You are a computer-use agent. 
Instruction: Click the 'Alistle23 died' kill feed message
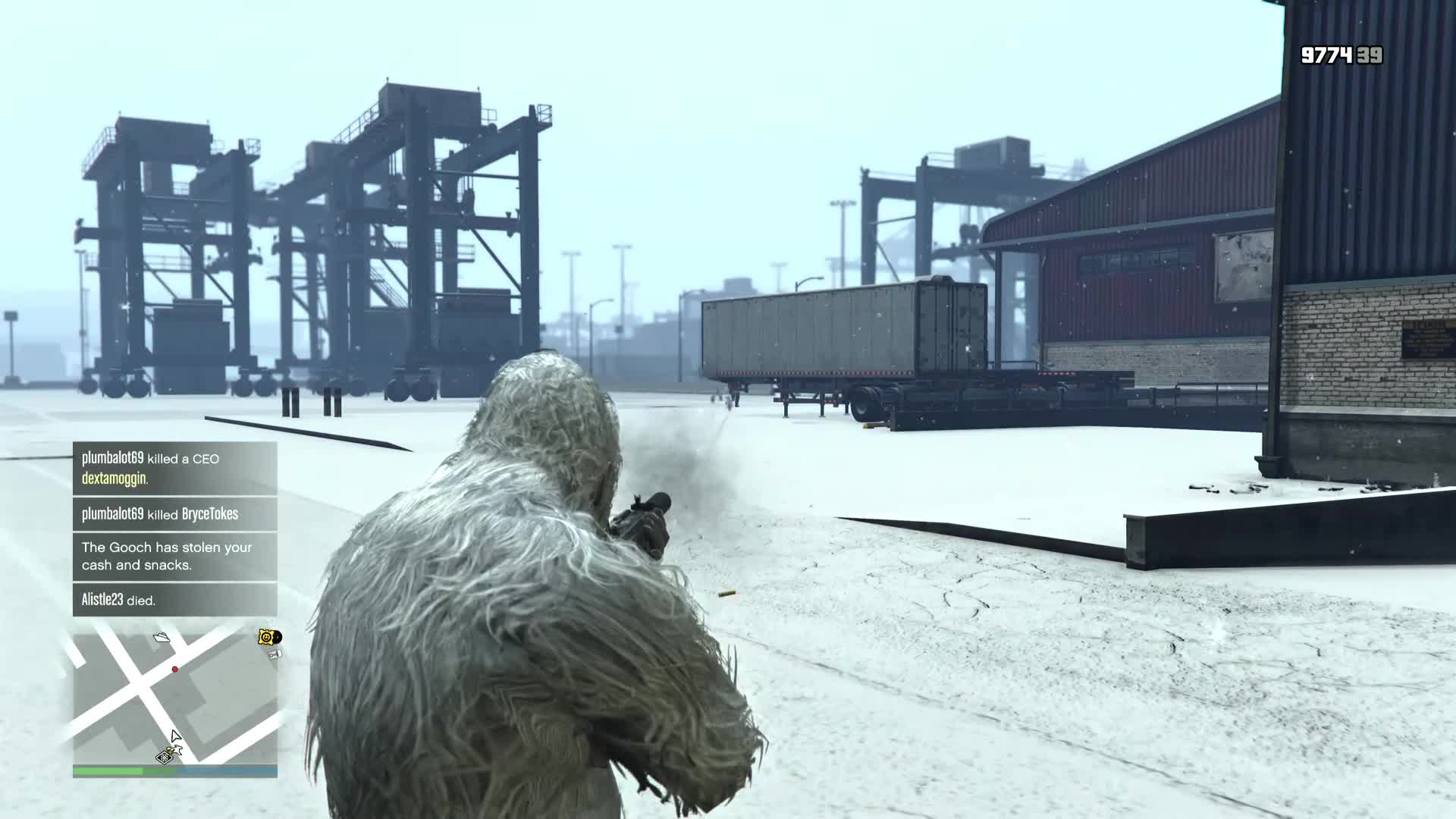pyautogui.click(x=118, y=598)
